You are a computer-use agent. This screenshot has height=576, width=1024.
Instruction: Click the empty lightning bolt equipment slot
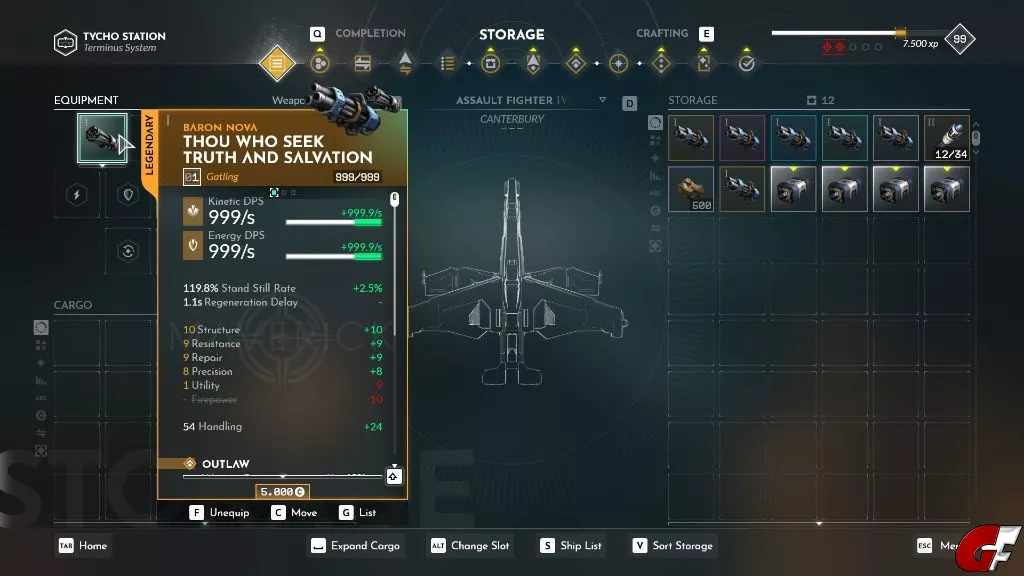[x=77, y=195]
